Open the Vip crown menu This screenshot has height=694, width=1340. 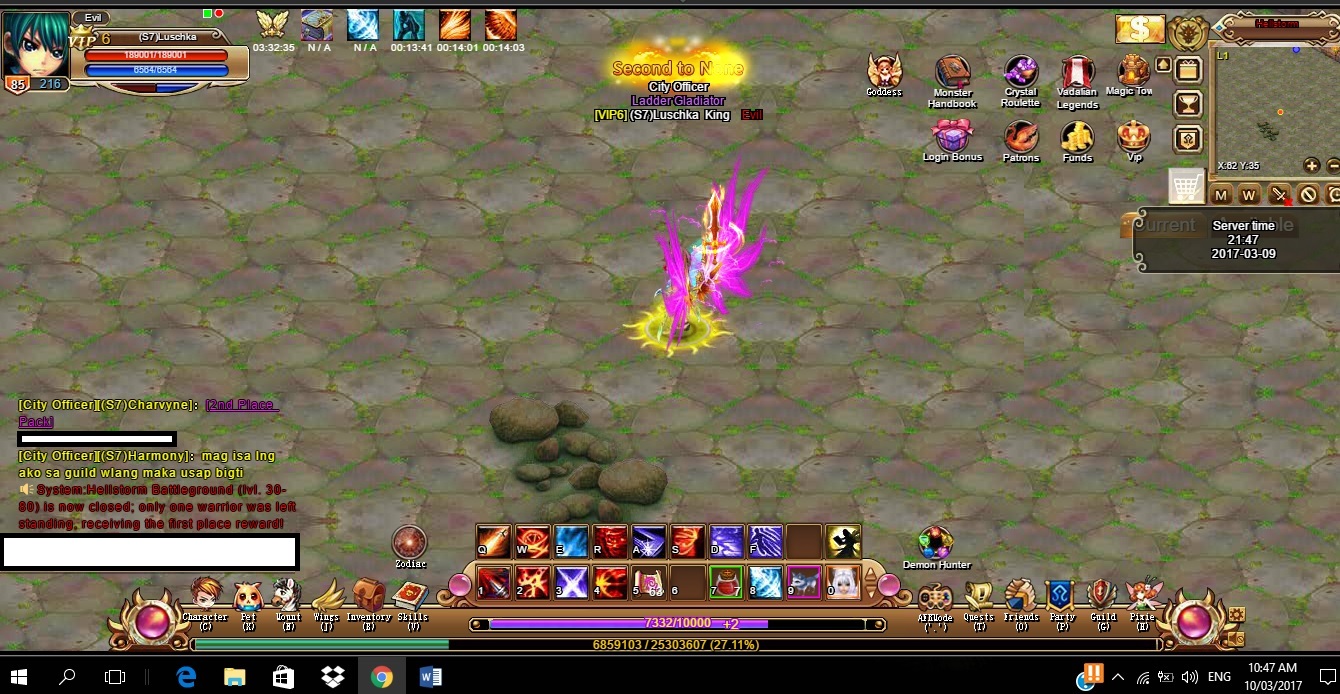pyautogui.click(x=1133, y=136)
